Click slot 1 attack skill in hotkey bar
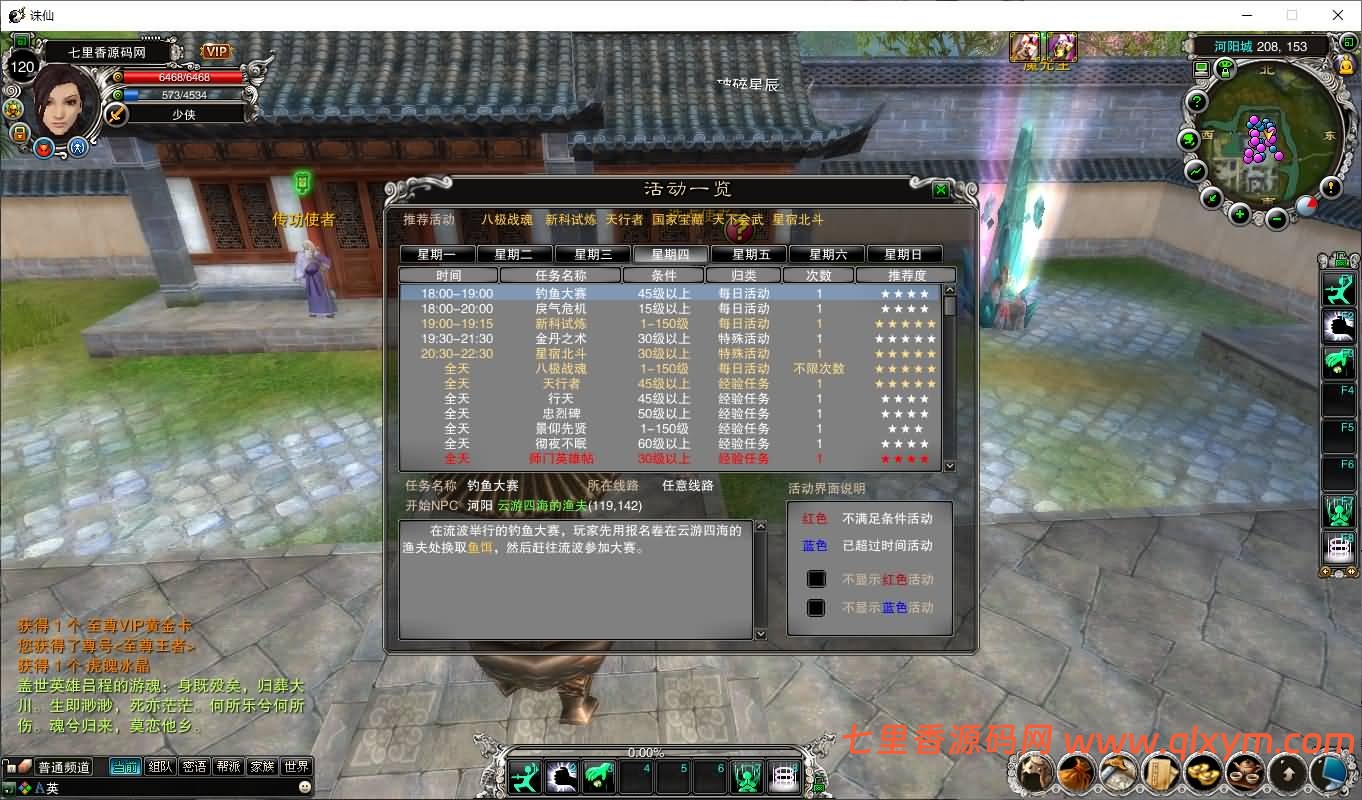 [524, 776]
